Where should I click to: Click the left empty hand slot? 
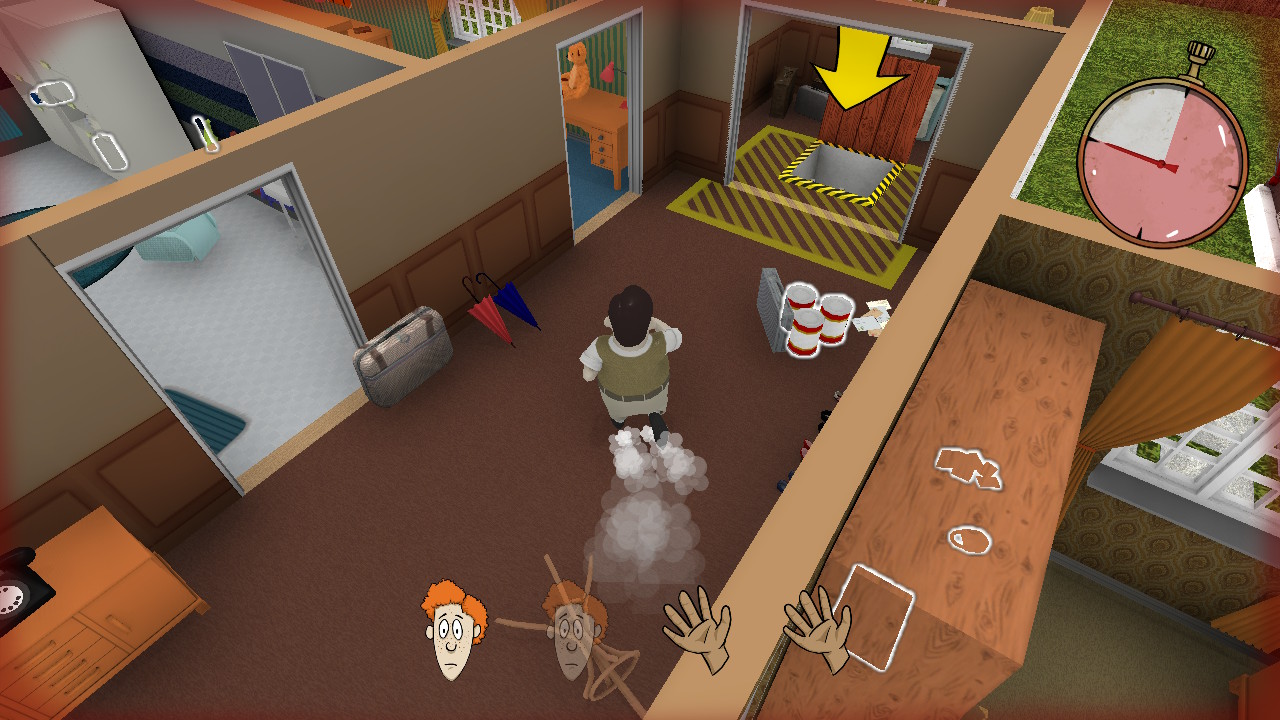point(697,630)
